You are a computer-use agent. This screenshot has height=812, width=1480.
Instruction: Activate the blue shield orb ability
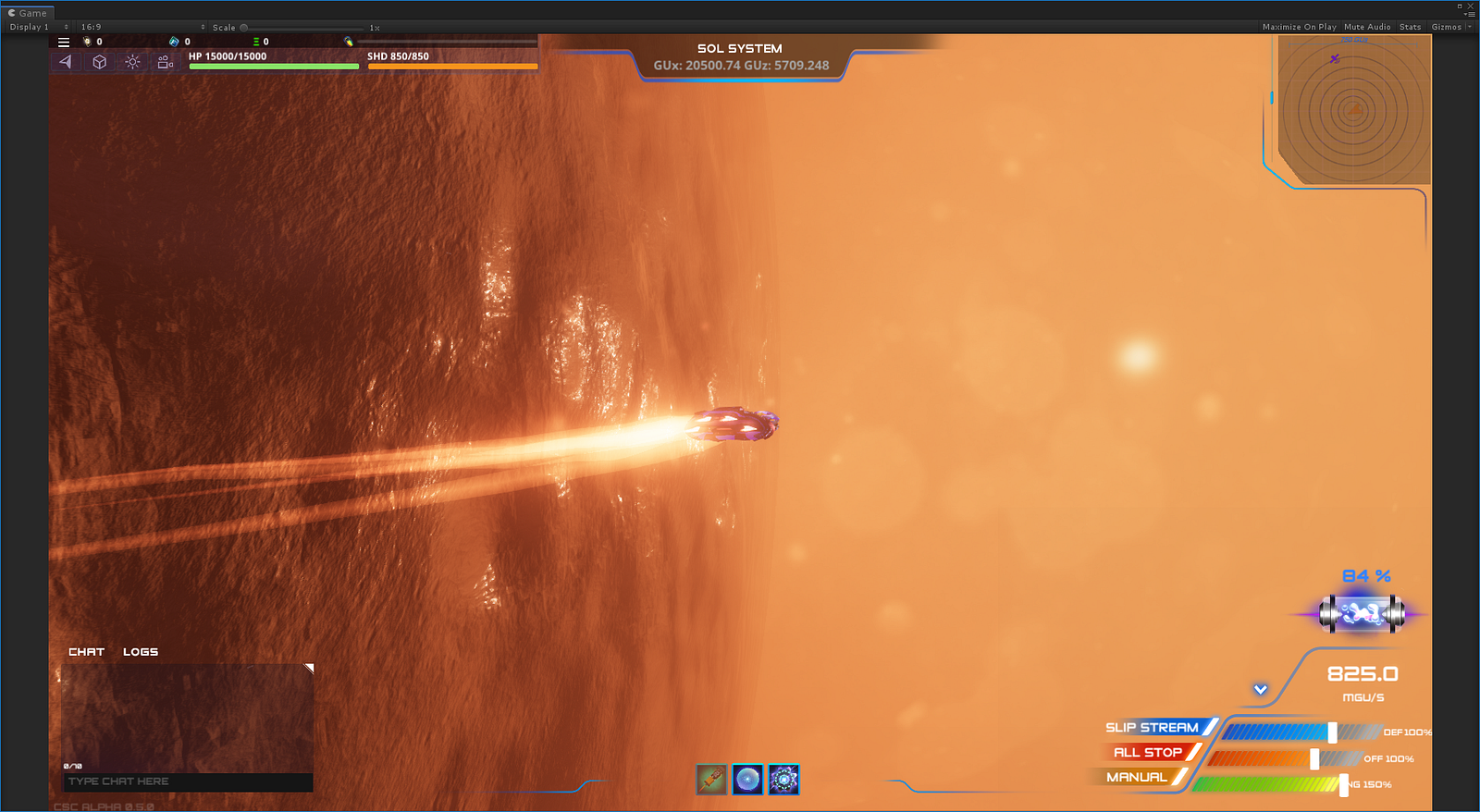click(747, 780)
